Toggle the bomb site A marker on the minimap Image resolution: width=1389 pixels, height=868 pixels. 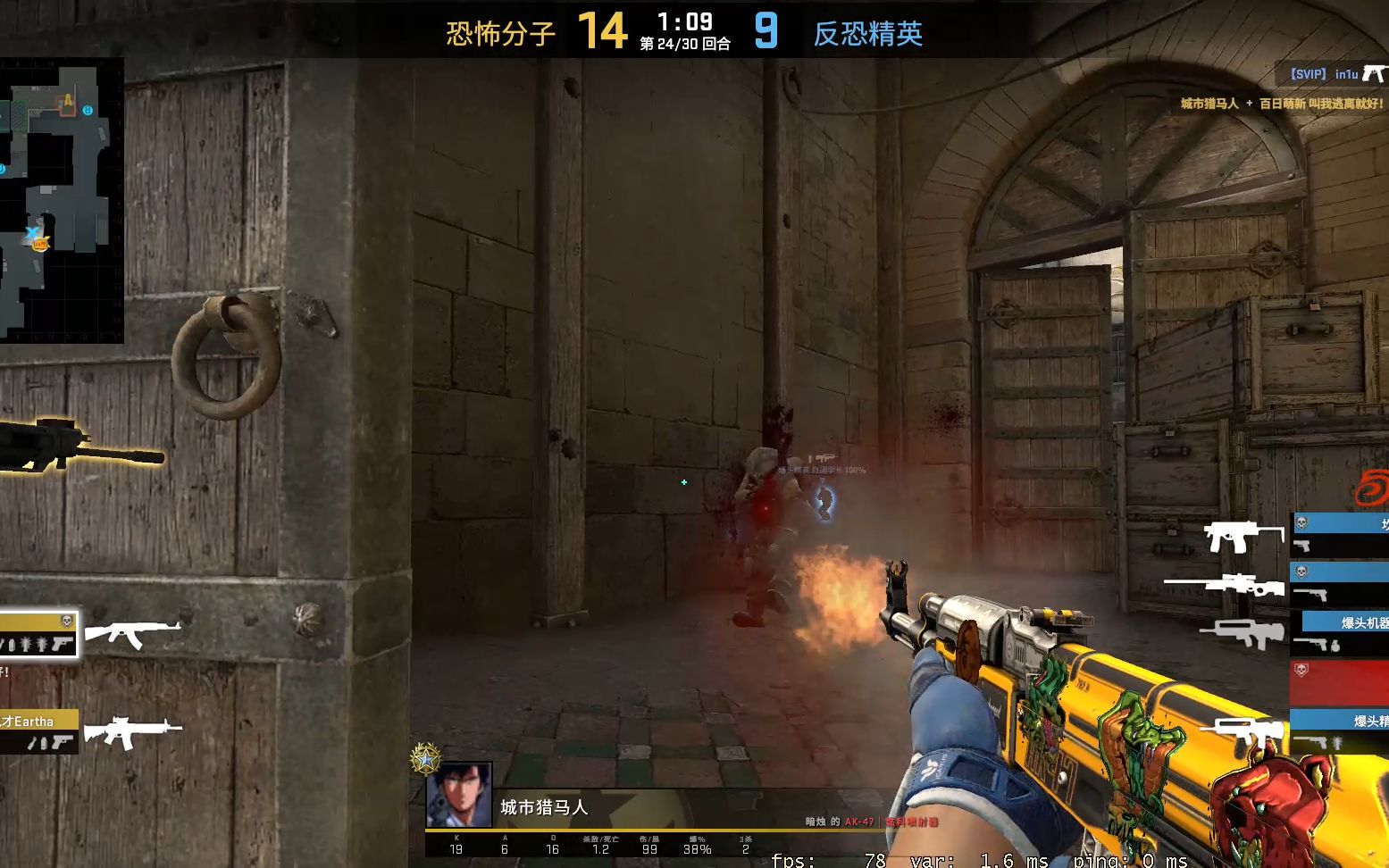click(66, 100)
